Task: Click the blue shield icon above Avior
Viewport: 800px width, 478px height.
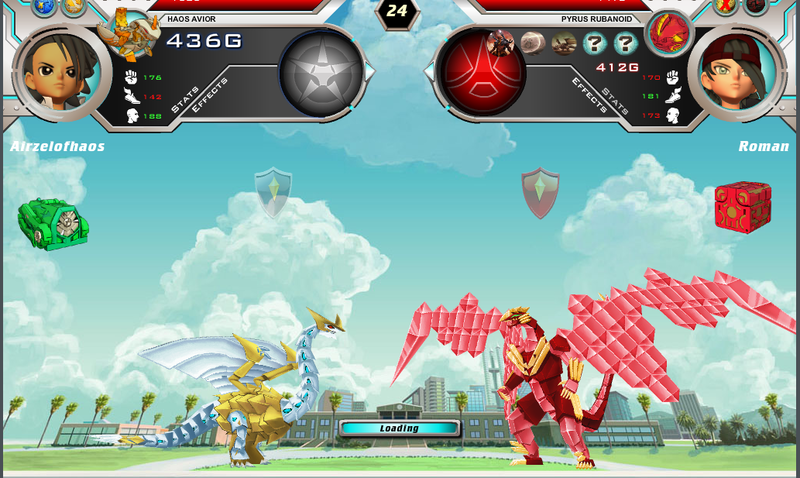Action: (273, 192)
